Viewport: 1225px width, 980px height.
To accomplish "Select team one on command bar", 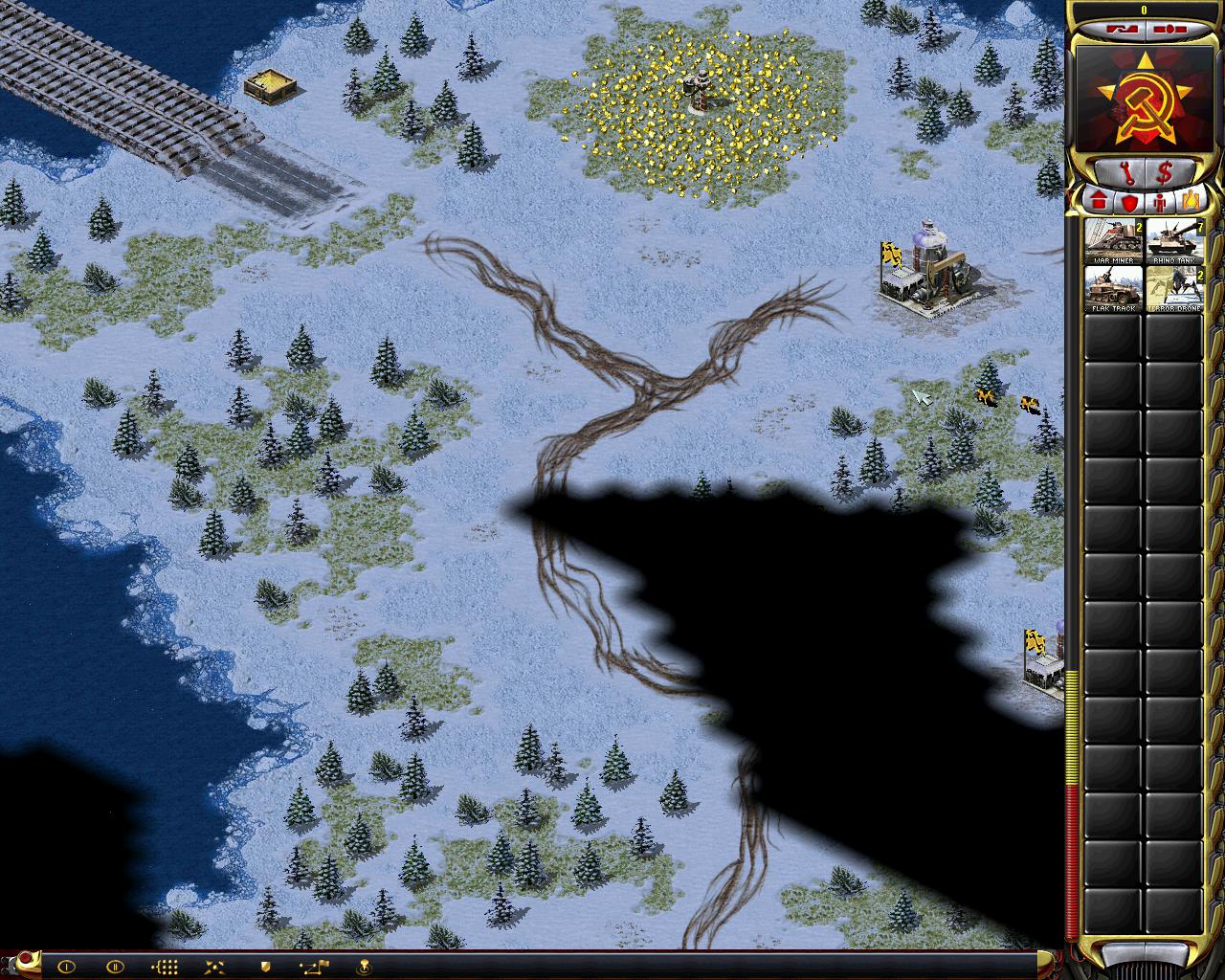I will point(66,967).
